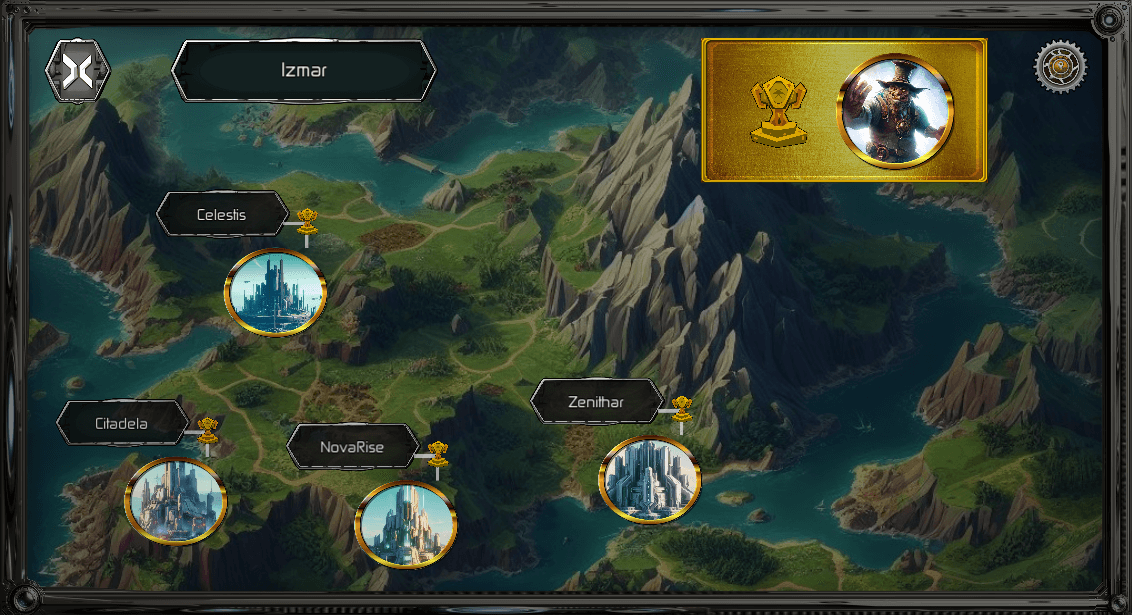Screen dimensions: 1132x615
Task: Enter the NovaRise city thumbnail
Action: [x=406, y=524]
